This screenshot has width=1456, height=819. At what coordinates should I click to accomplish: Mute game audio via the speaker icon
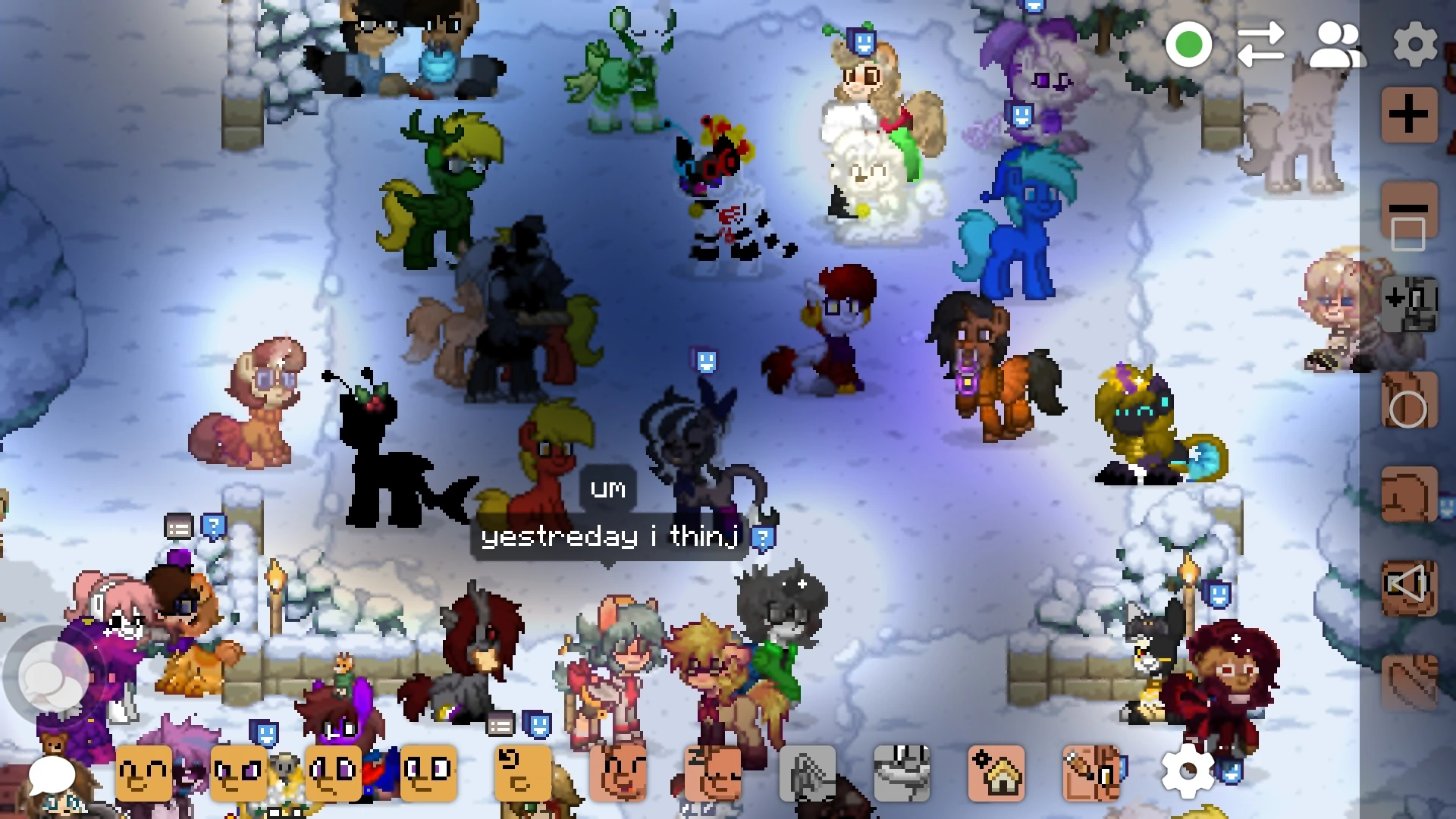click(1409, 589)
